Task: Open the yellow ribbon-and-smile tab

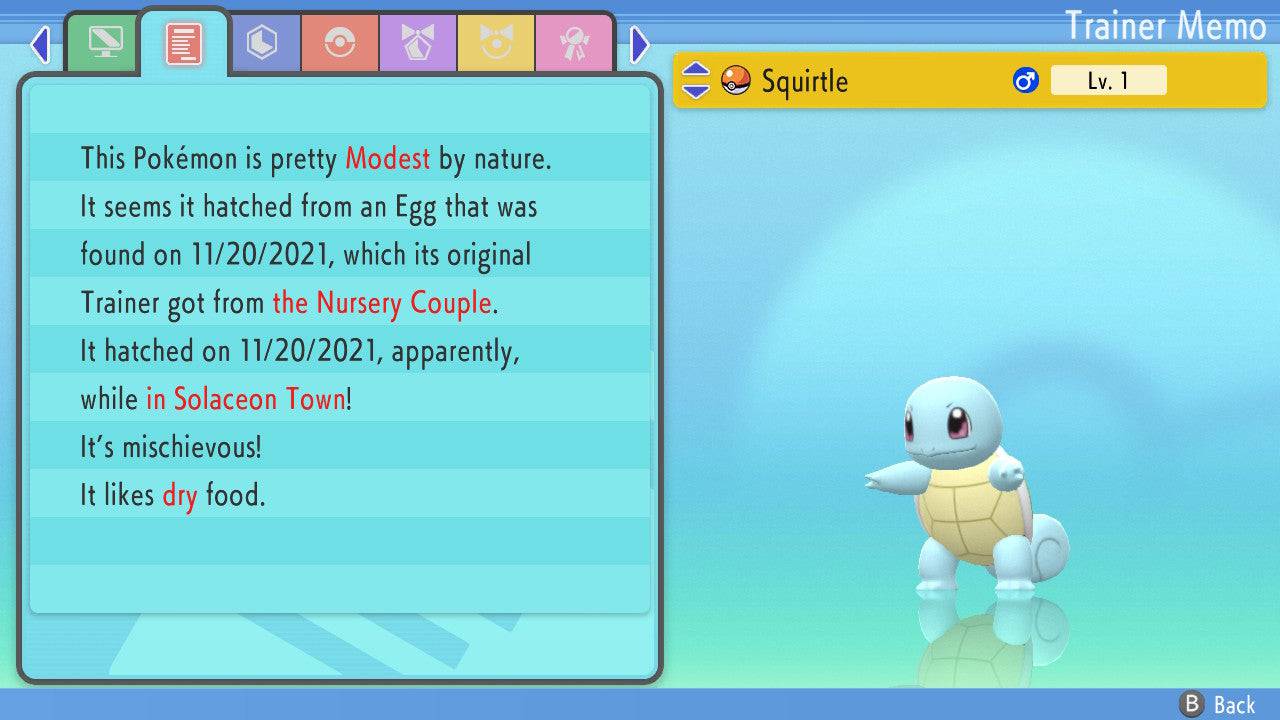Action: (496, 43)
